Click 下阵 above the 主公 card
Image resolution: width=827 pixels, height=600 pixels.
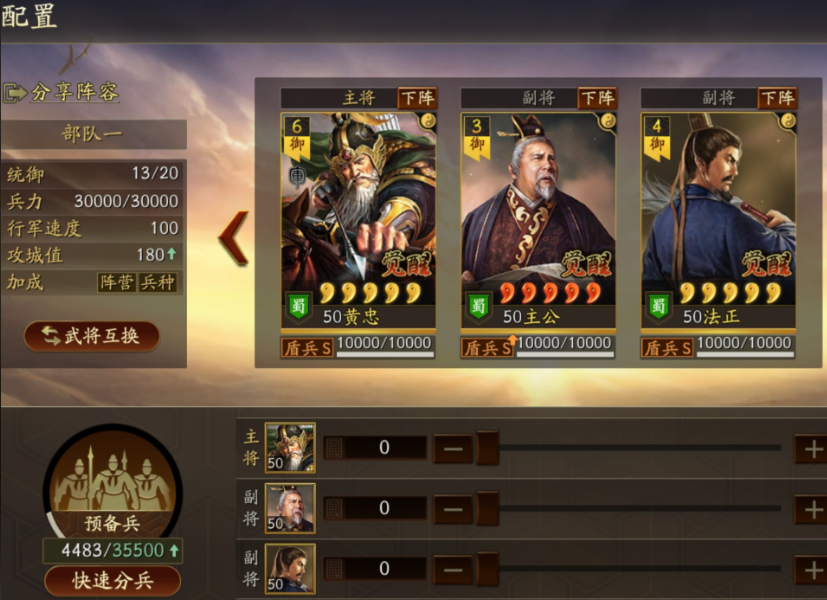(597, 98)
